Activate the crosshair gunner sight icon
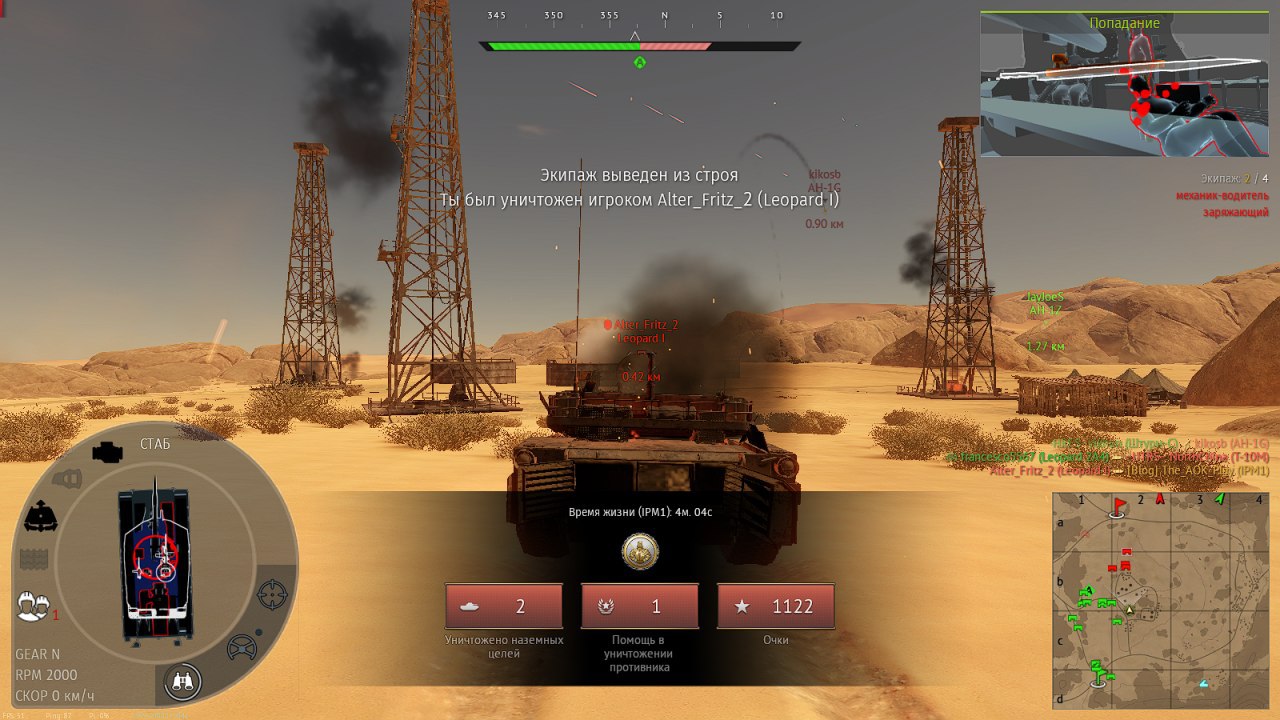The height and width of the screenshot is (720, 1280). 272,594
